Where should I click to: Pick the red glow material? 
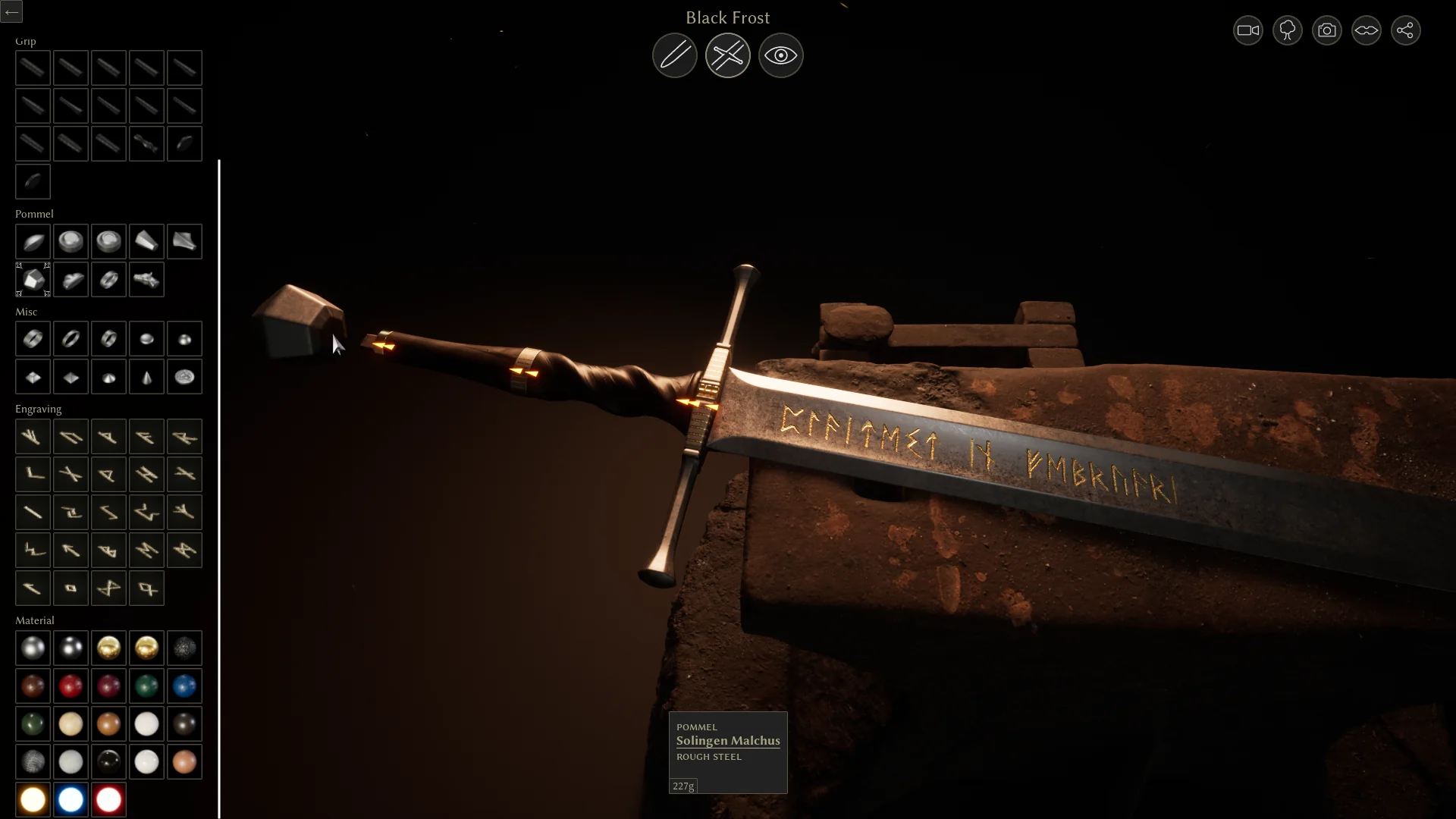108,800
